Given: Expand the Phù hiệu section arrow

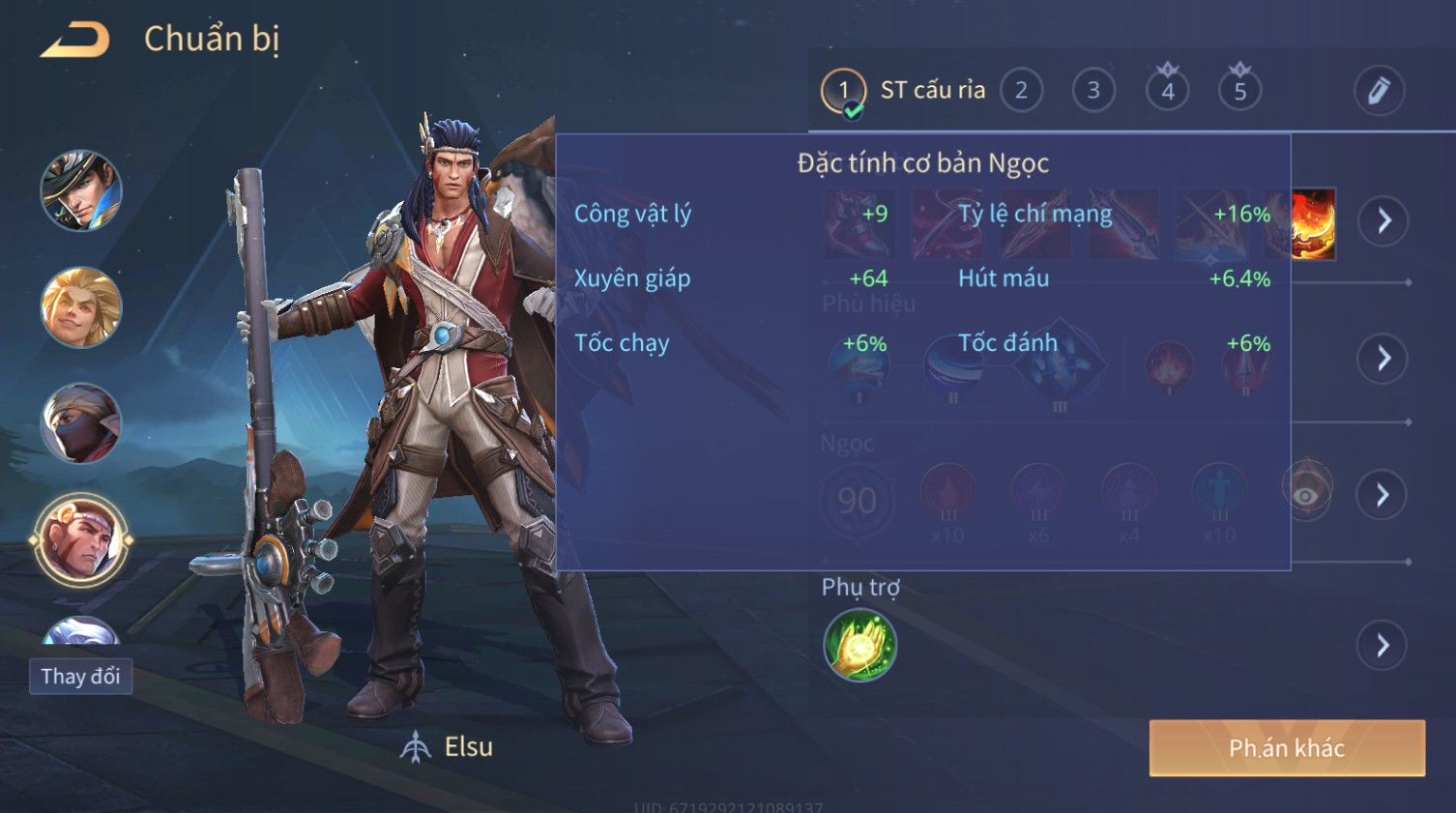Looking at the screenshot, I should (x=1383, y=359).
